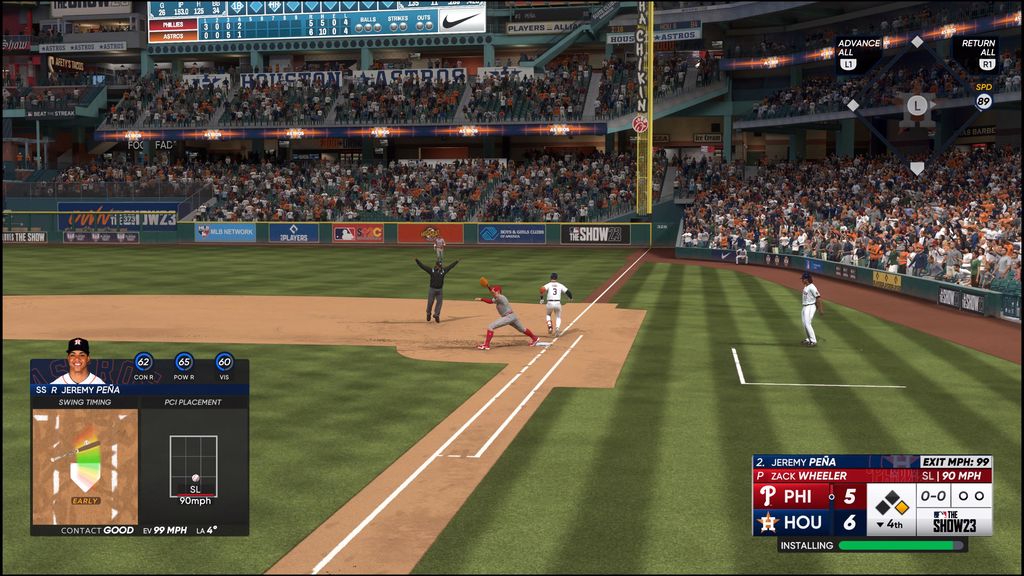
Task: Select third base on the baserunning diamond
Action: 853,105
